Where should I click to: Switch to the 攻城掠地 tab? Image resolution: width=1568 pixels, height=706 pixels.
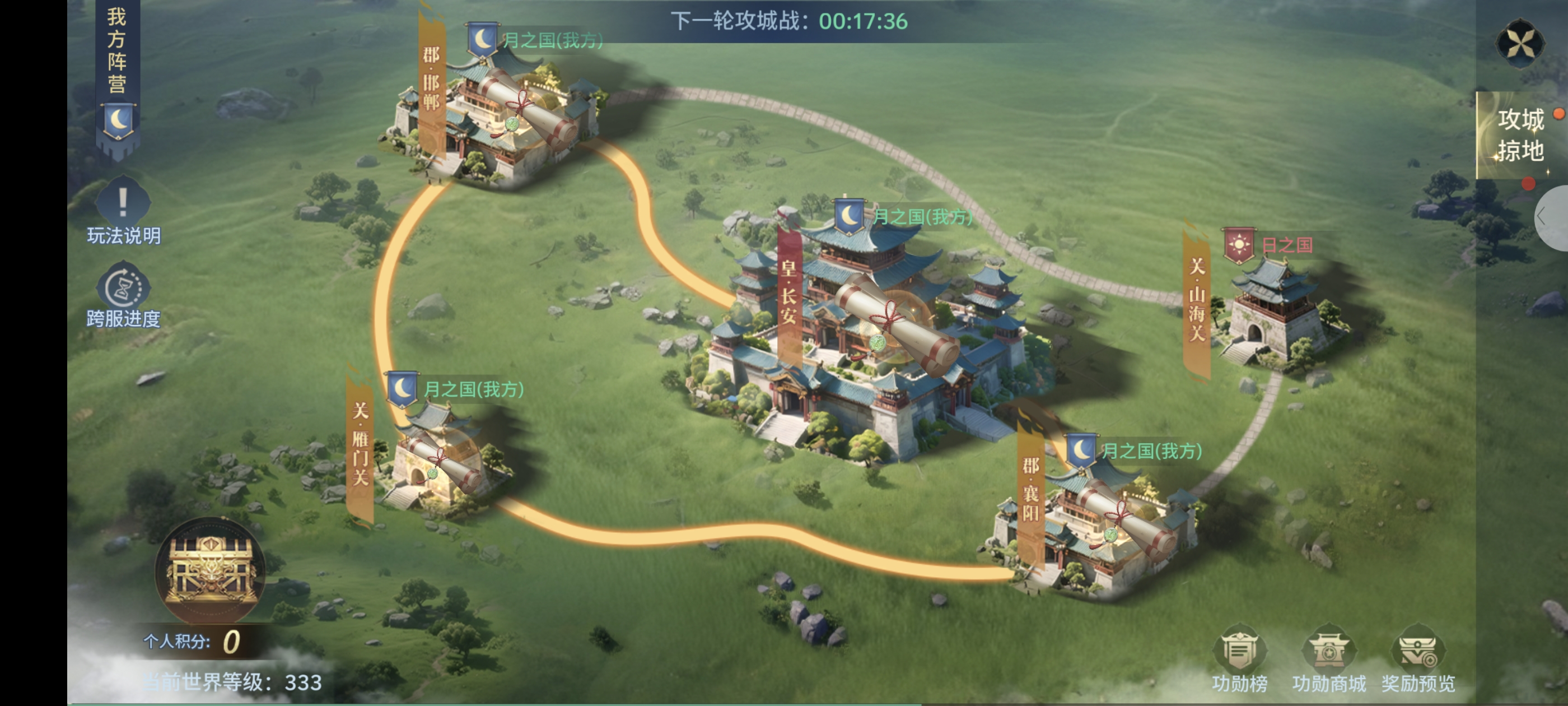point(1520,135)
